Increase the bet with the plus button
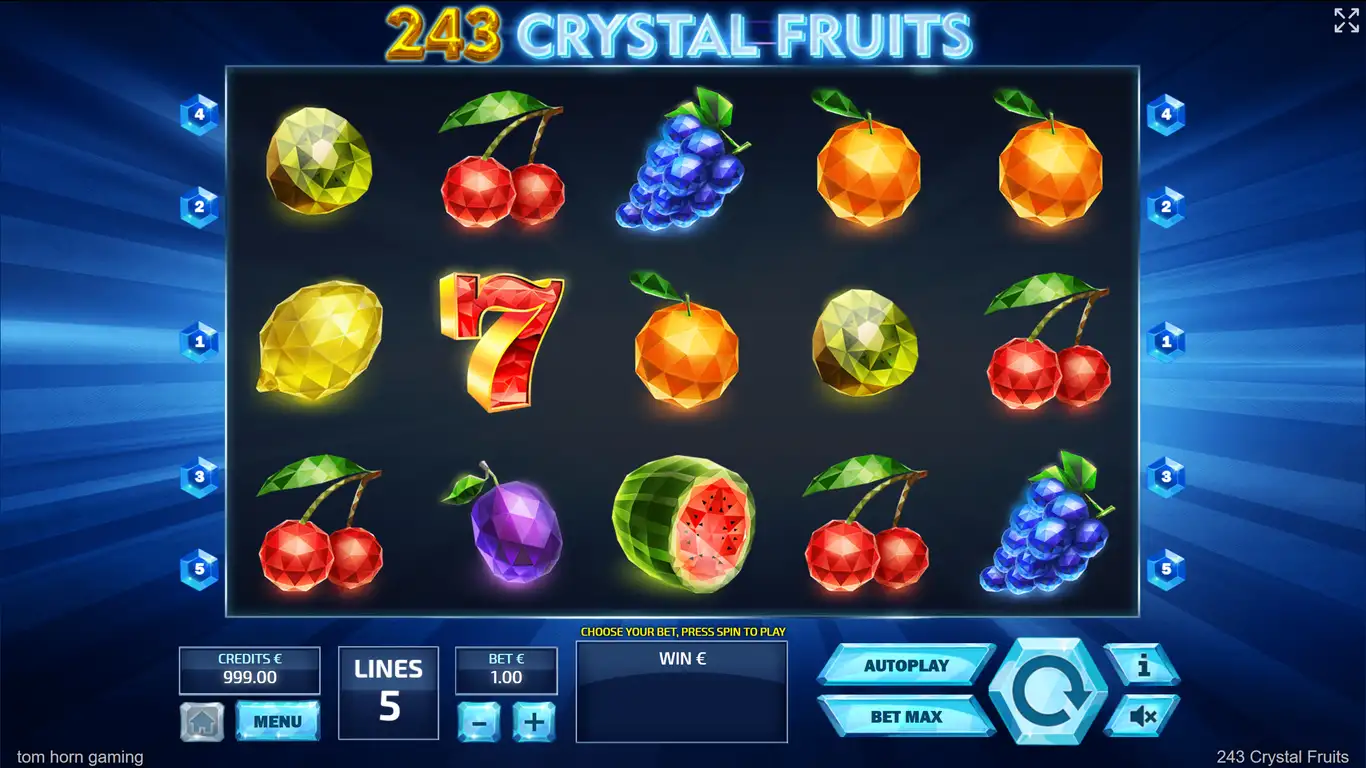Screen dimensions: 1366x768 click(x=534, y=721)
